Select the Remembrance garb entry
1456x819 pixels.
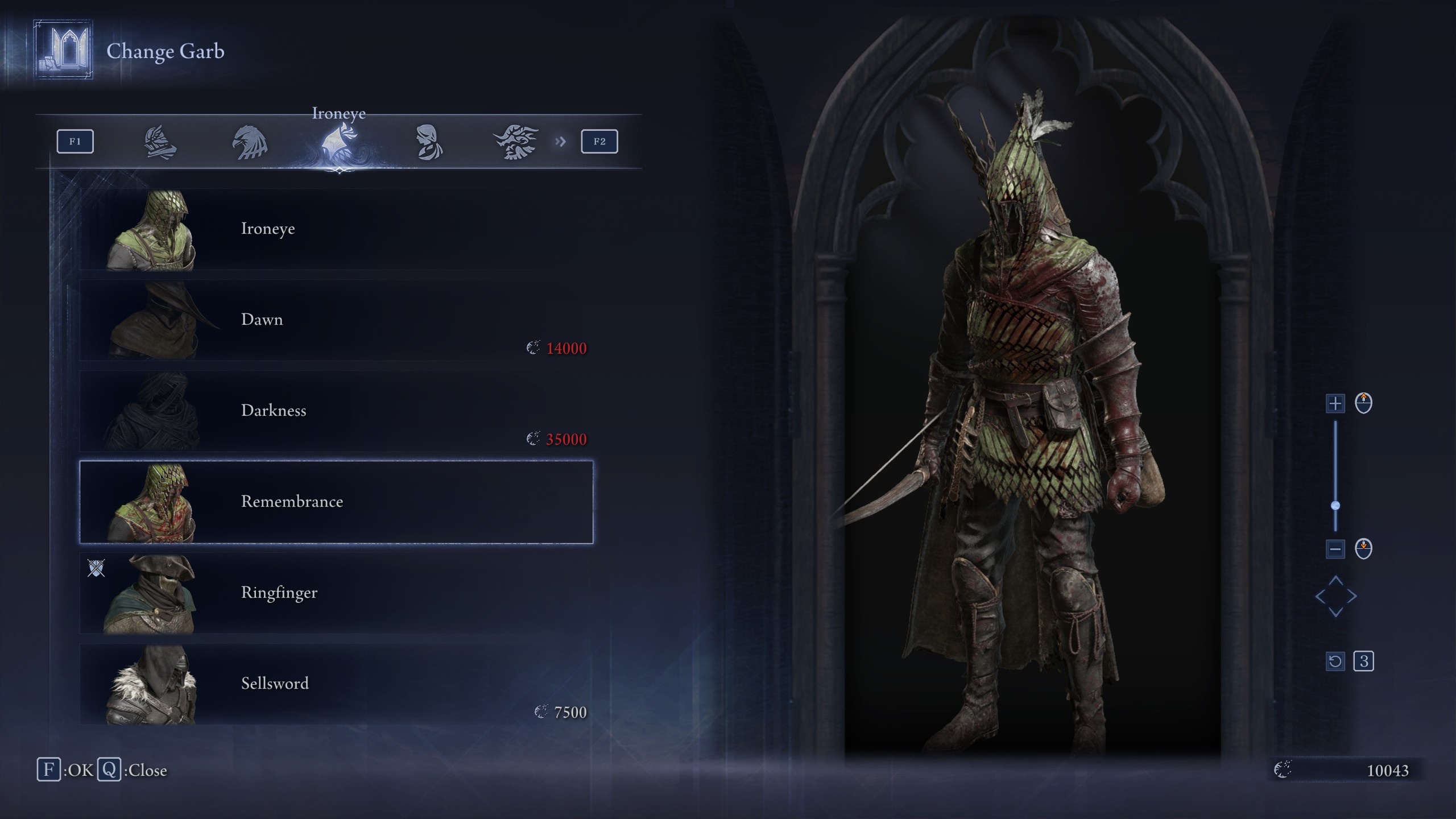[x=336, y=502]
